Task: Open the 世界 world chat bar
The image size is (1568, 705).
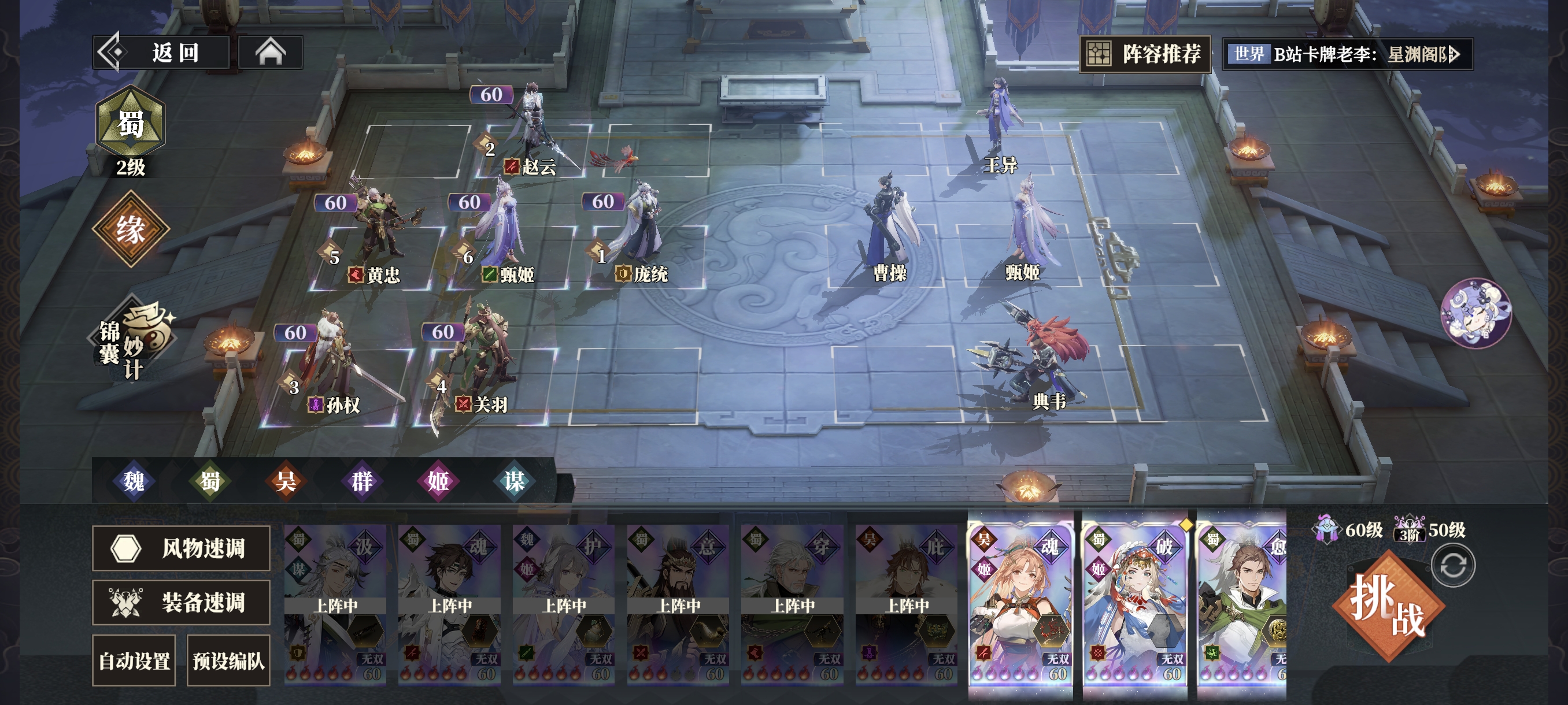Action: 1347,55
